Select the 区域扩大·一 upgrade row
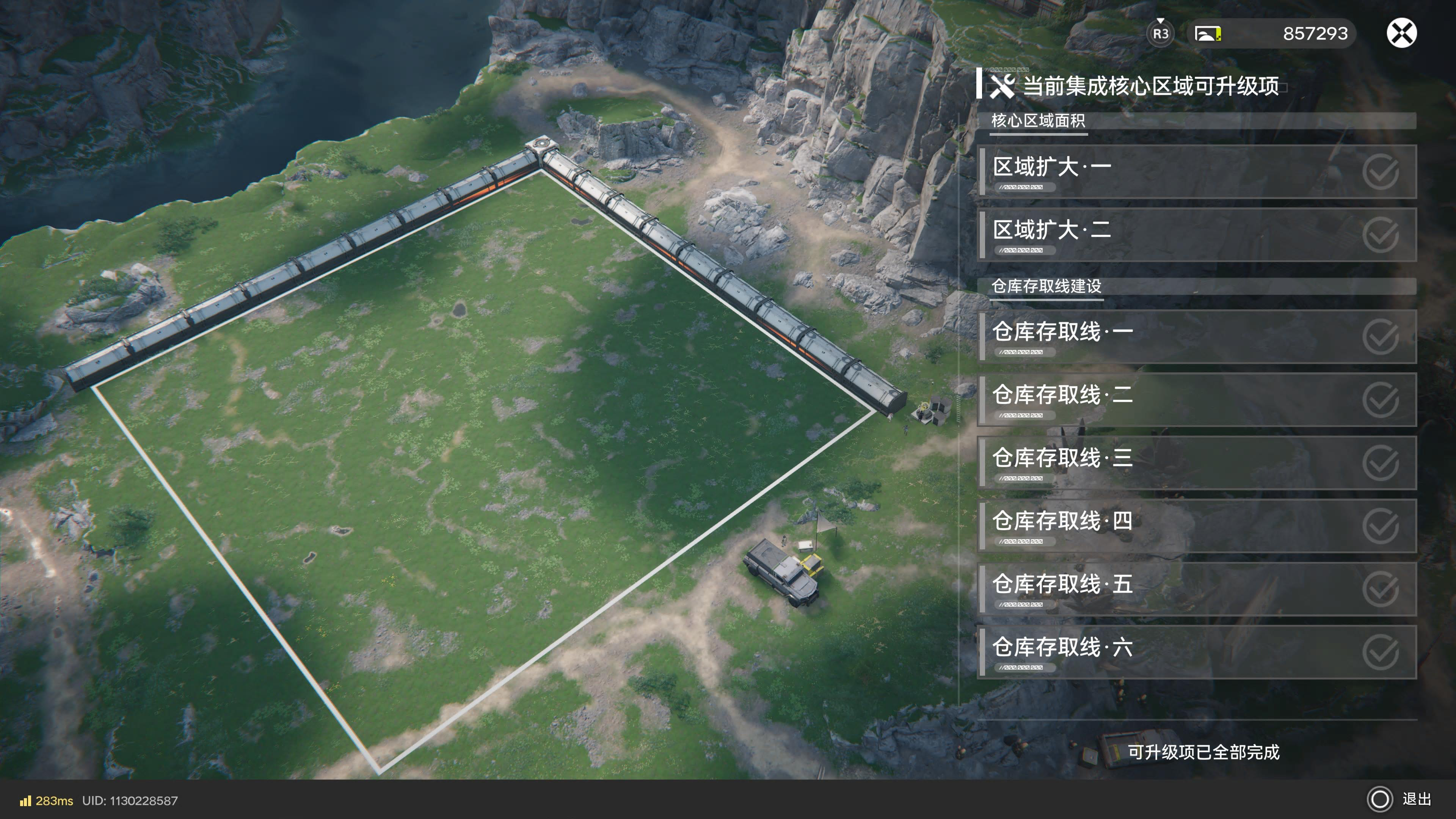This screenshot has width=1456, height=819. pos(1197,172)
